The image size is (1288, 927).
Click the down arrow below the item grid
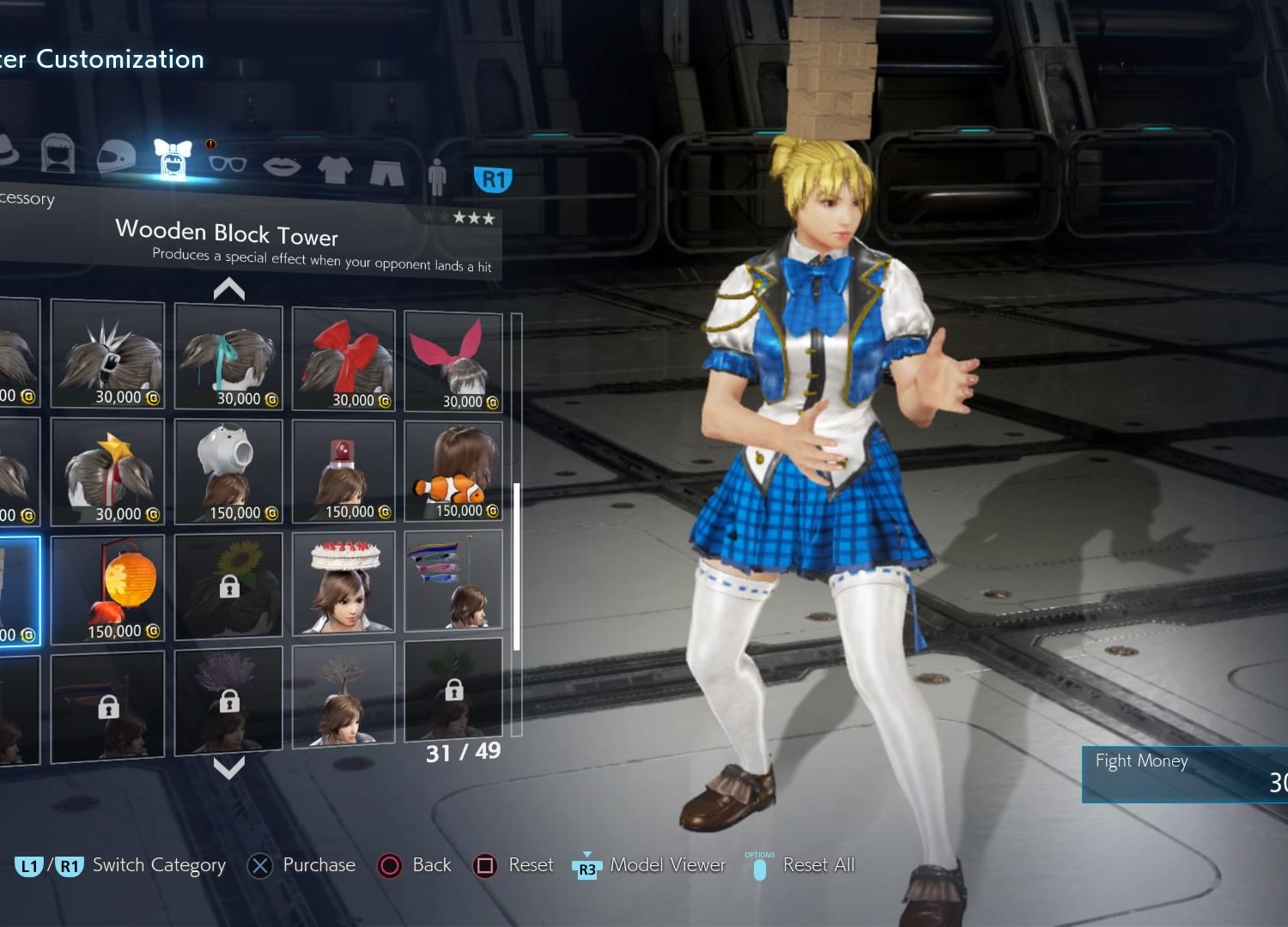tap(229, 766)
